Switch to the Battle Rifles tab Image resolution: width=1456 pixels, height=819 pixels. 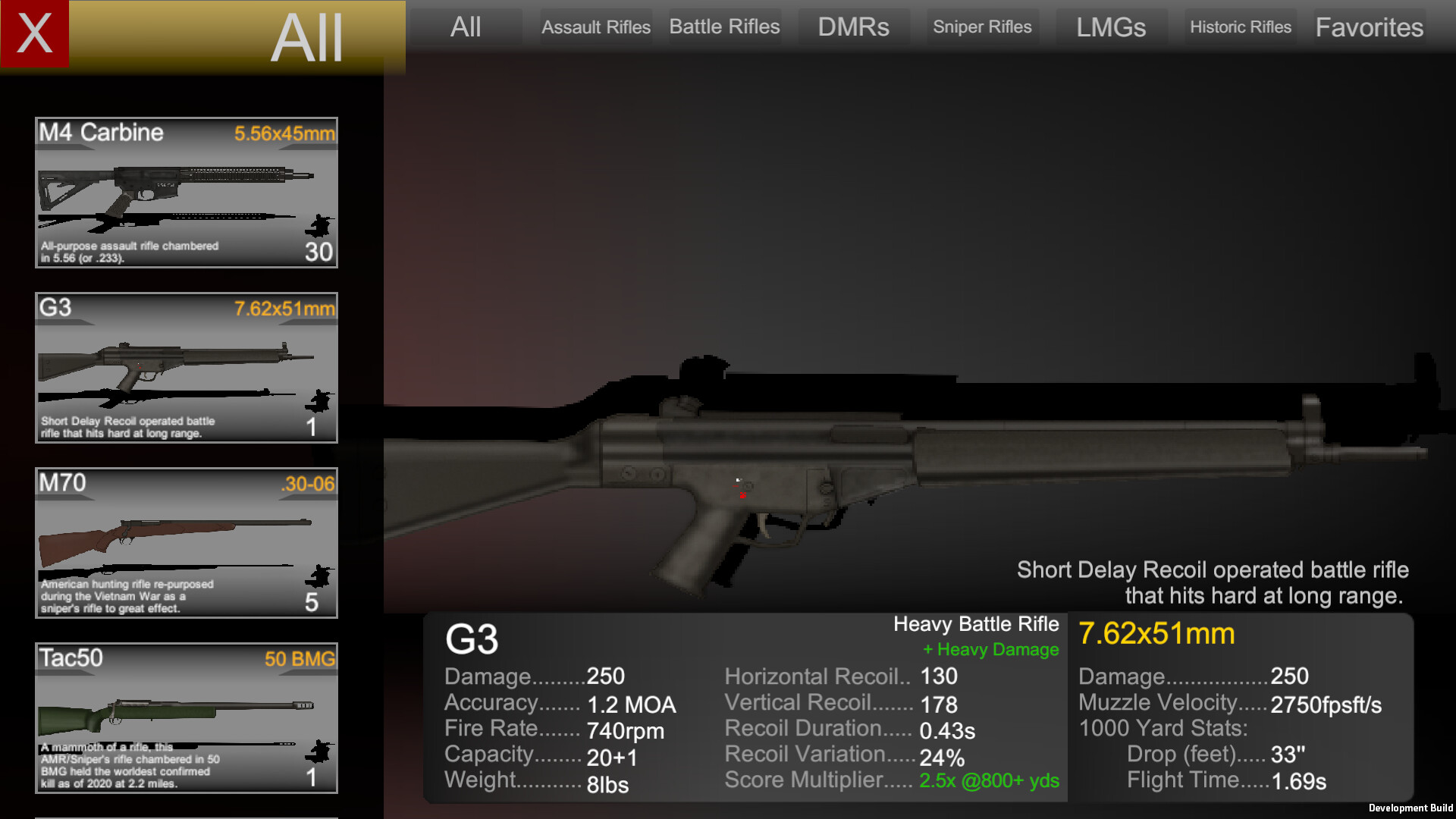click(x=723, y=26)
